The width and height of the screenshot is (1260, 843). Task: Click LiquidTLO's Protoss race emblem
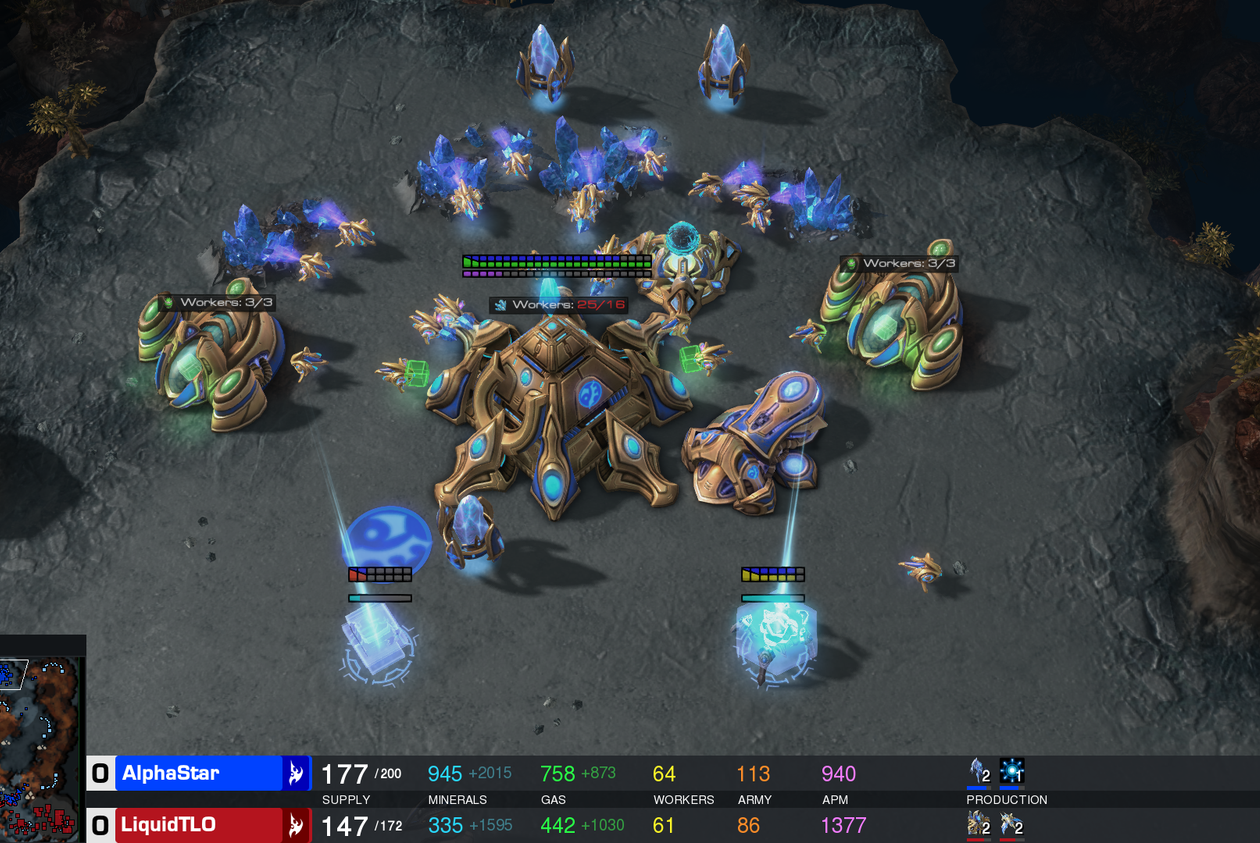296,825
